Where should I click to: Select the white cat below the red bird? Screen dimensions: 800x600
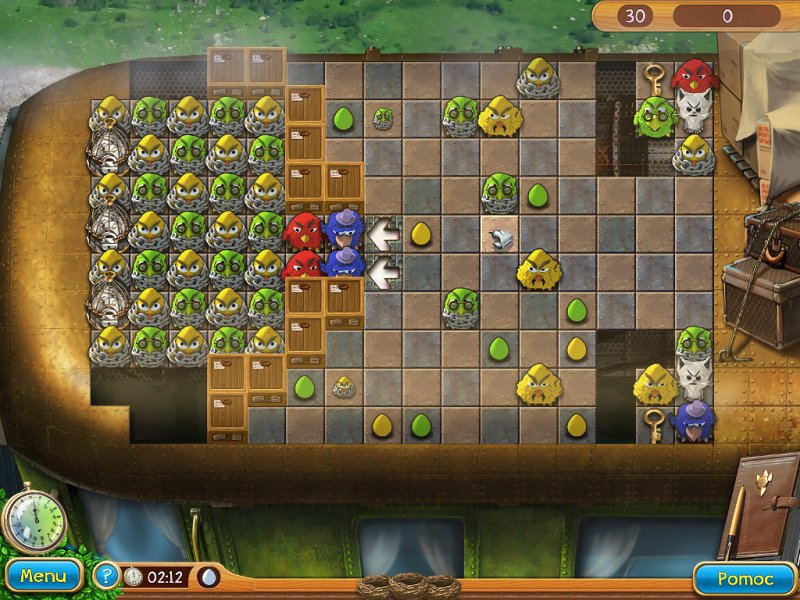coord(692,110)
